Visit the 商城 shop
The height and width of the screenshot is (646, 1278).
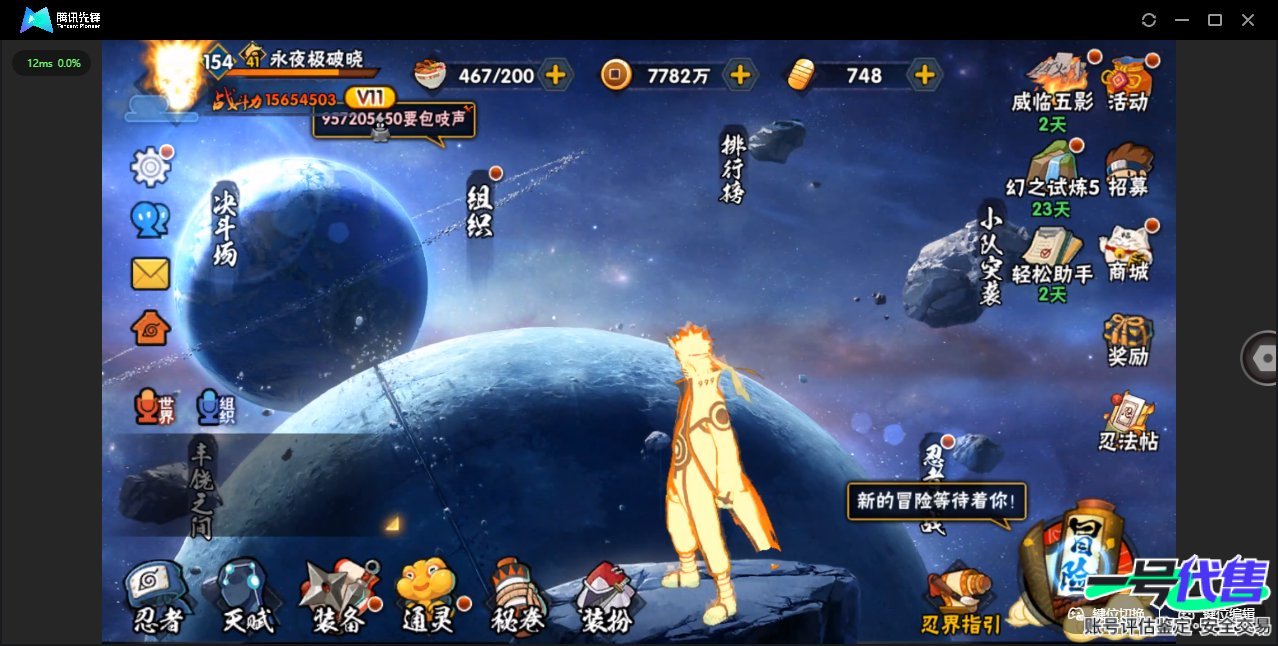pyautogui.click(x=1128, y=254)
